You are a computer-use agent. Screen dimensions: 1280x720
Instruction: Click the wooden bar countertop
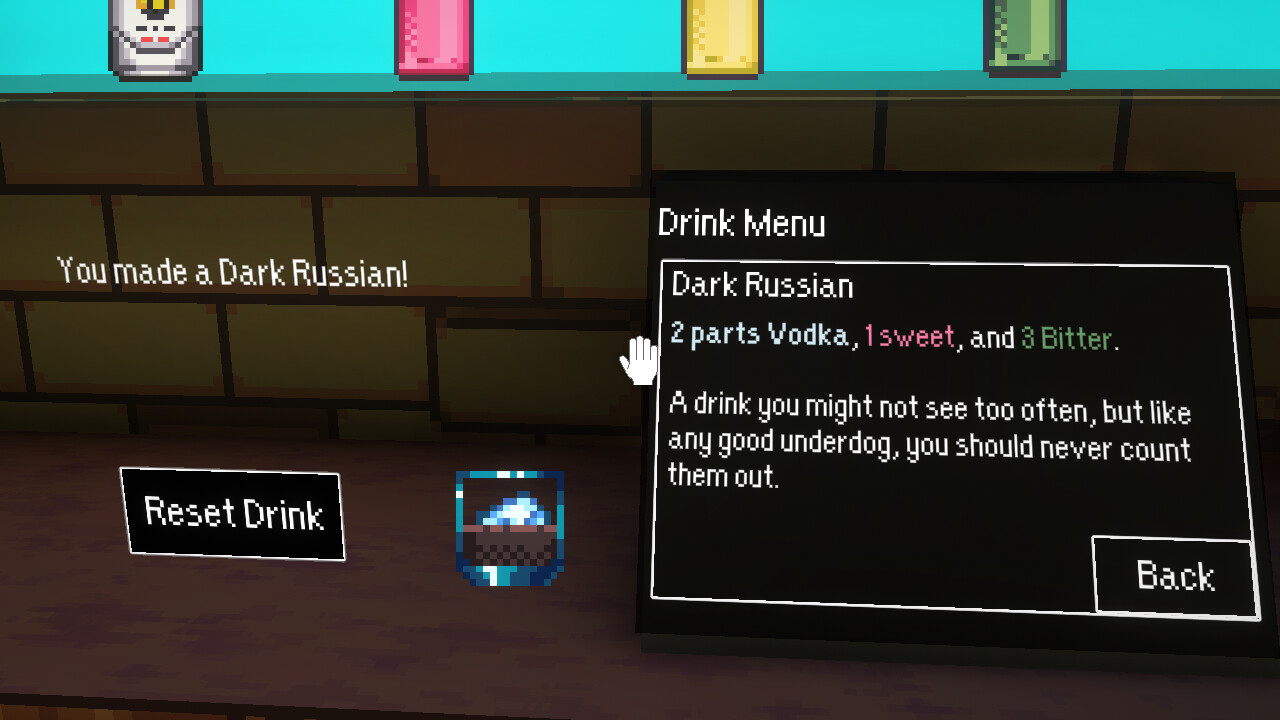300,640
